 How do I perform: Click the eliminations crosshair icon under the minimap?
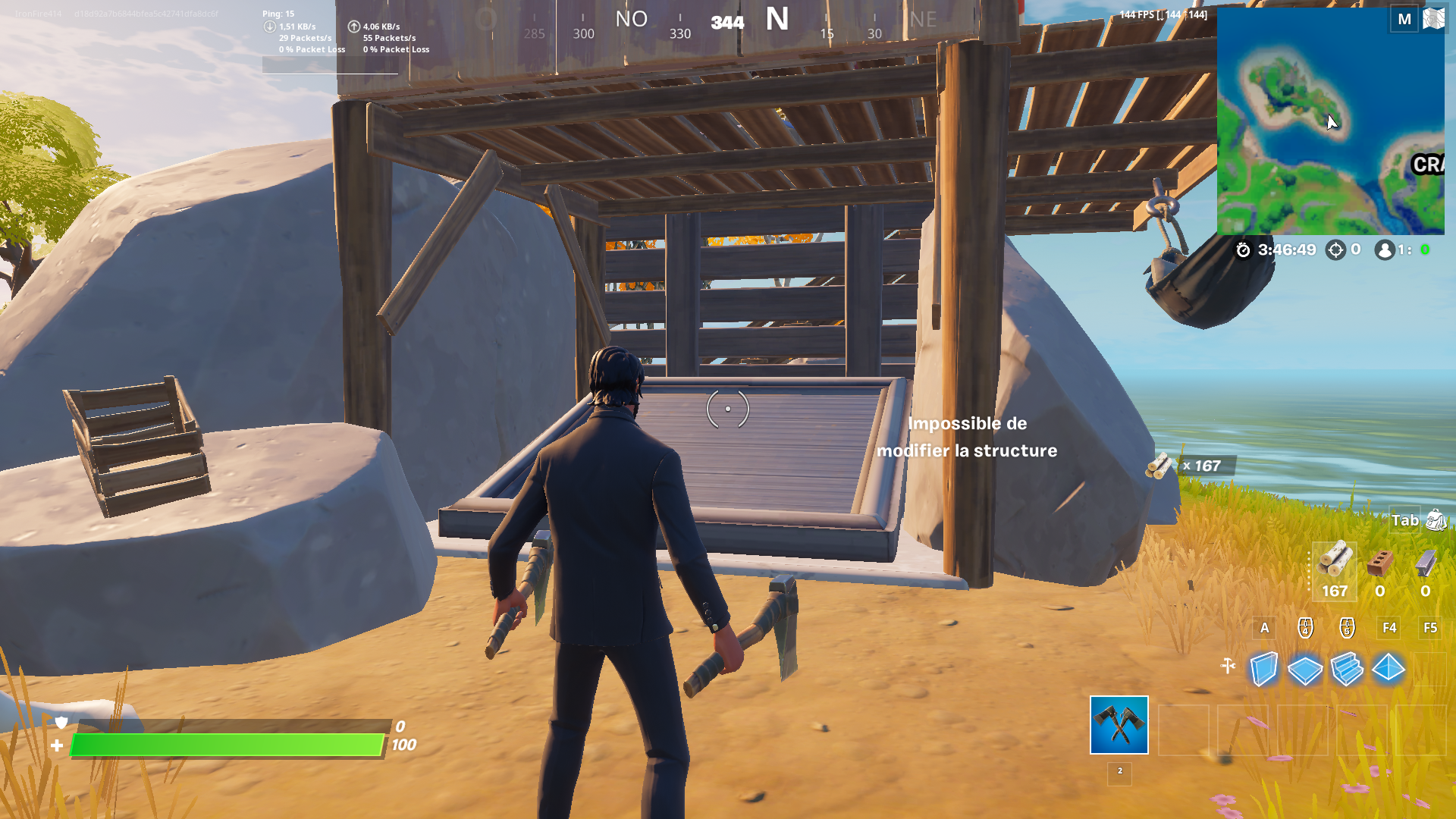[x=1335, y=249]
